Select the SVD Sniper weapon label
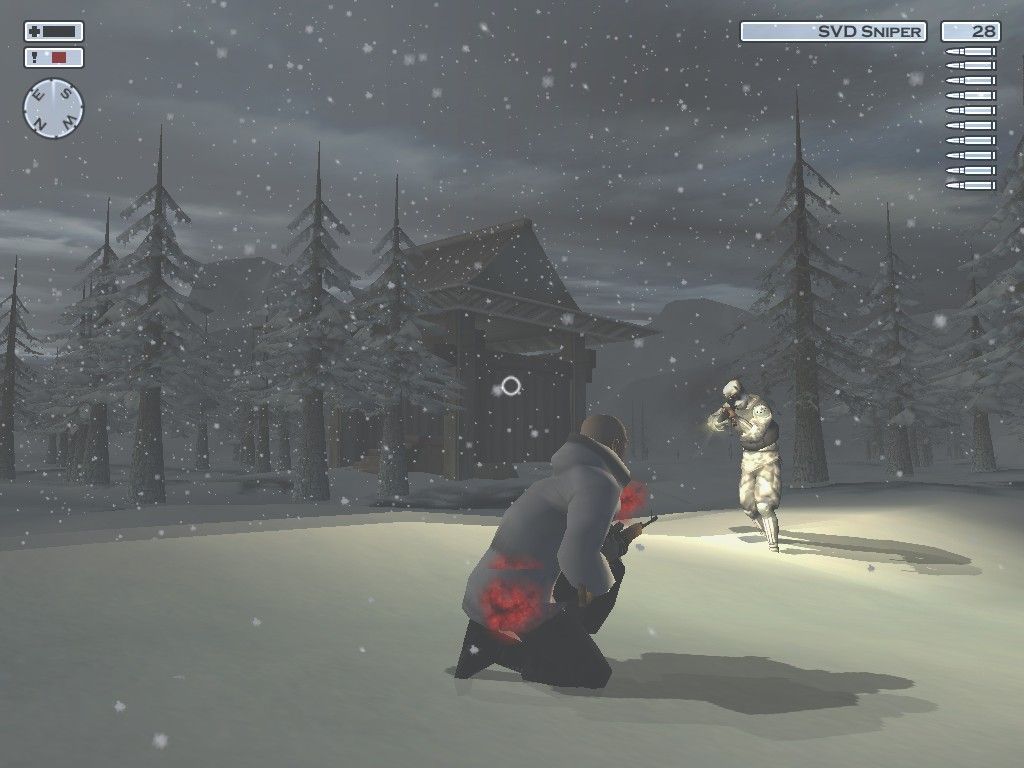 click(x=833, y=32)
